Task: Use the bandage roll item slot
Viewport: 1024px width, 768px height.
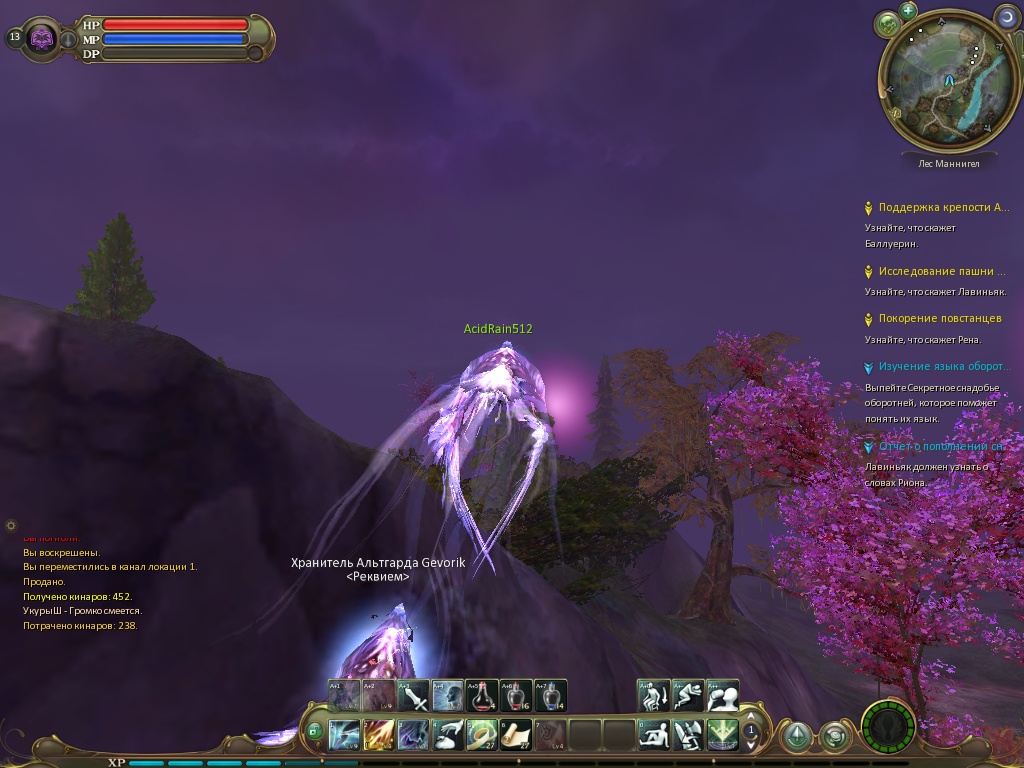Action: pyautogui.click(x=482, y=735)
